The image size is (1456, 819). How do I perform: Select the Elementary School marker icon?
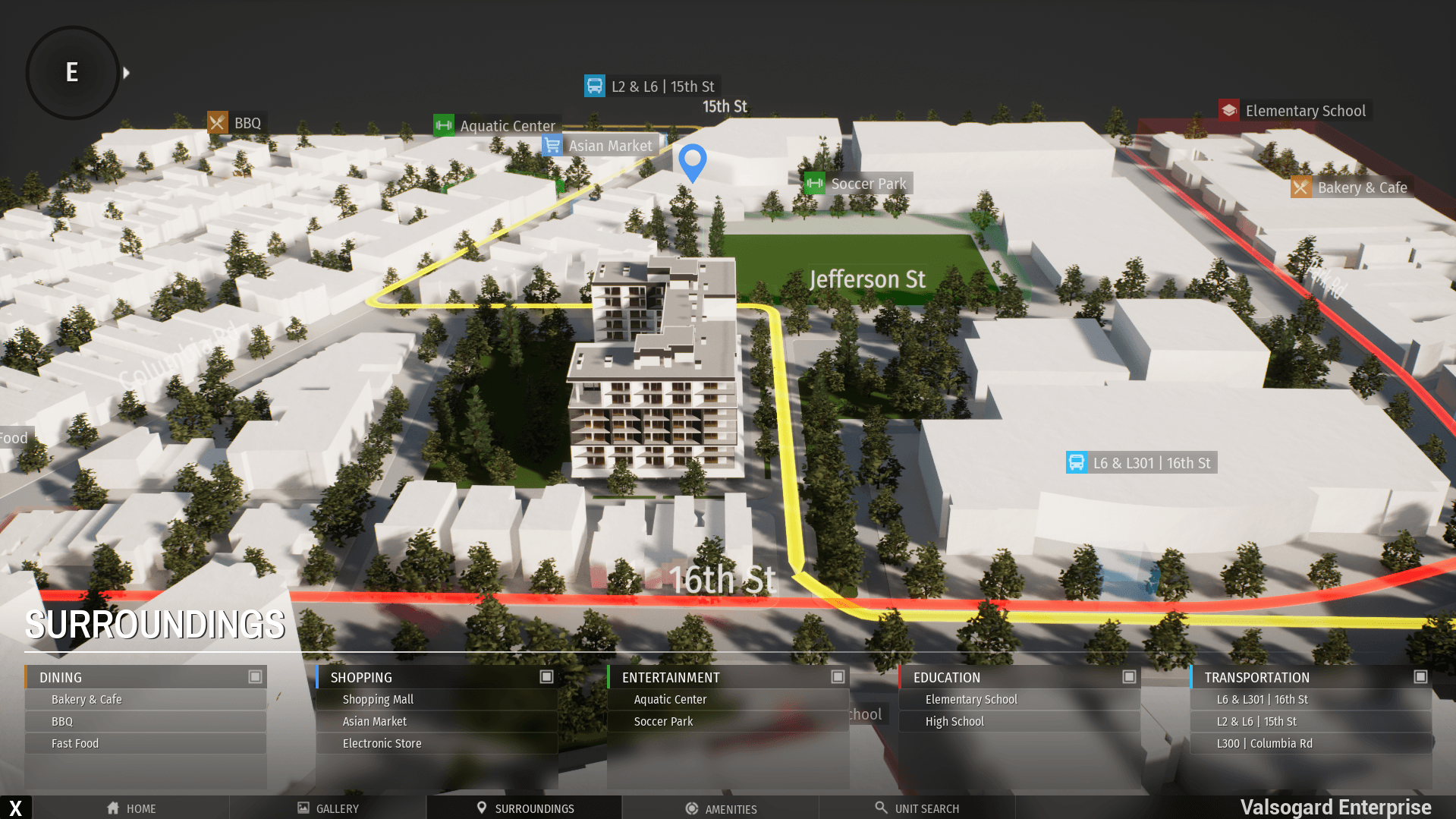[1228, 109]
